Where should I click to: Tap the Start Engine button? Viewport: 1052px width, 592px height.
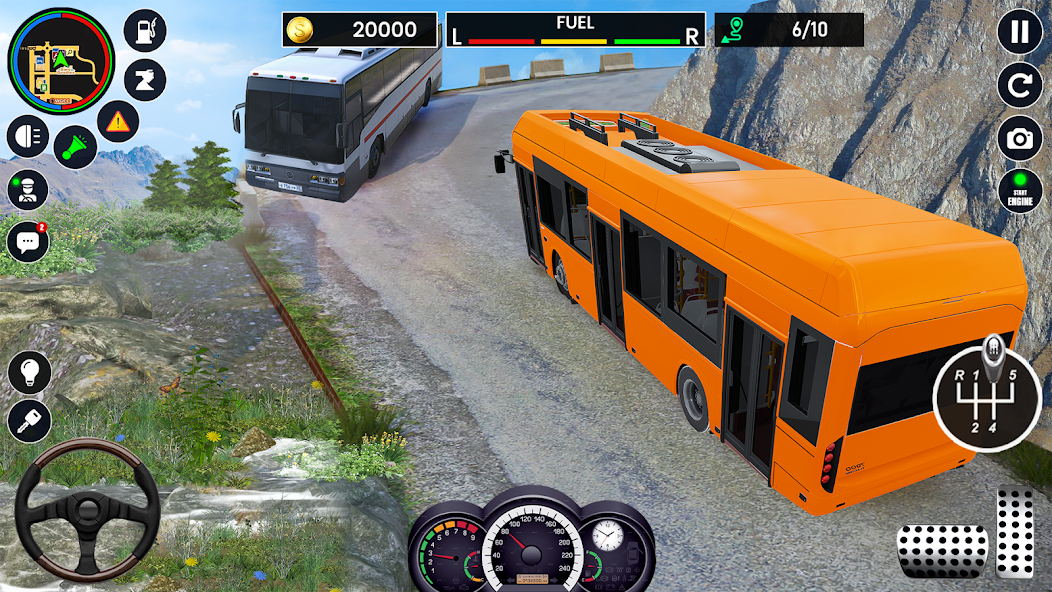click(1019, 191)
